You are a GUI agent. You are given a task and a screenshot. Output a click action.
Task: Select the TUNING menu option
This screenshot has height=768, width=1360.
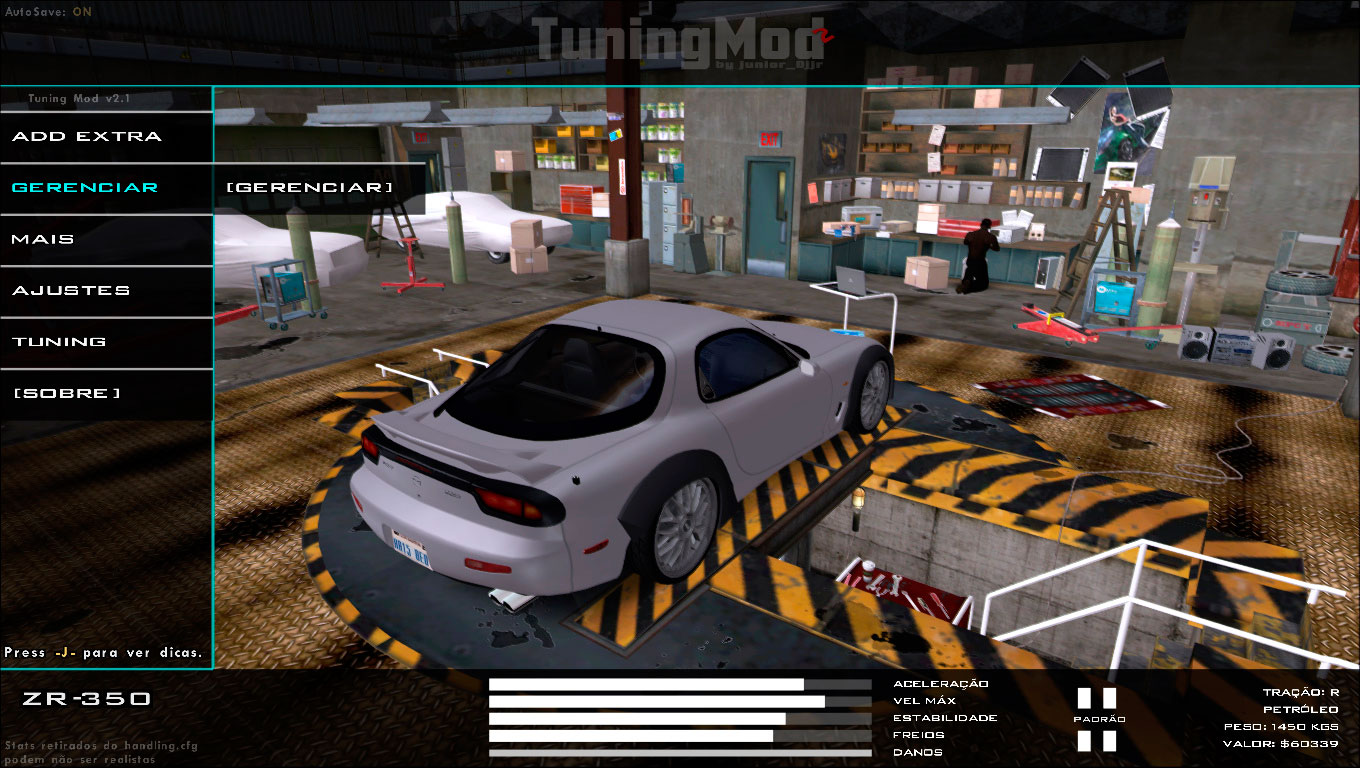[x=60, y=341]
